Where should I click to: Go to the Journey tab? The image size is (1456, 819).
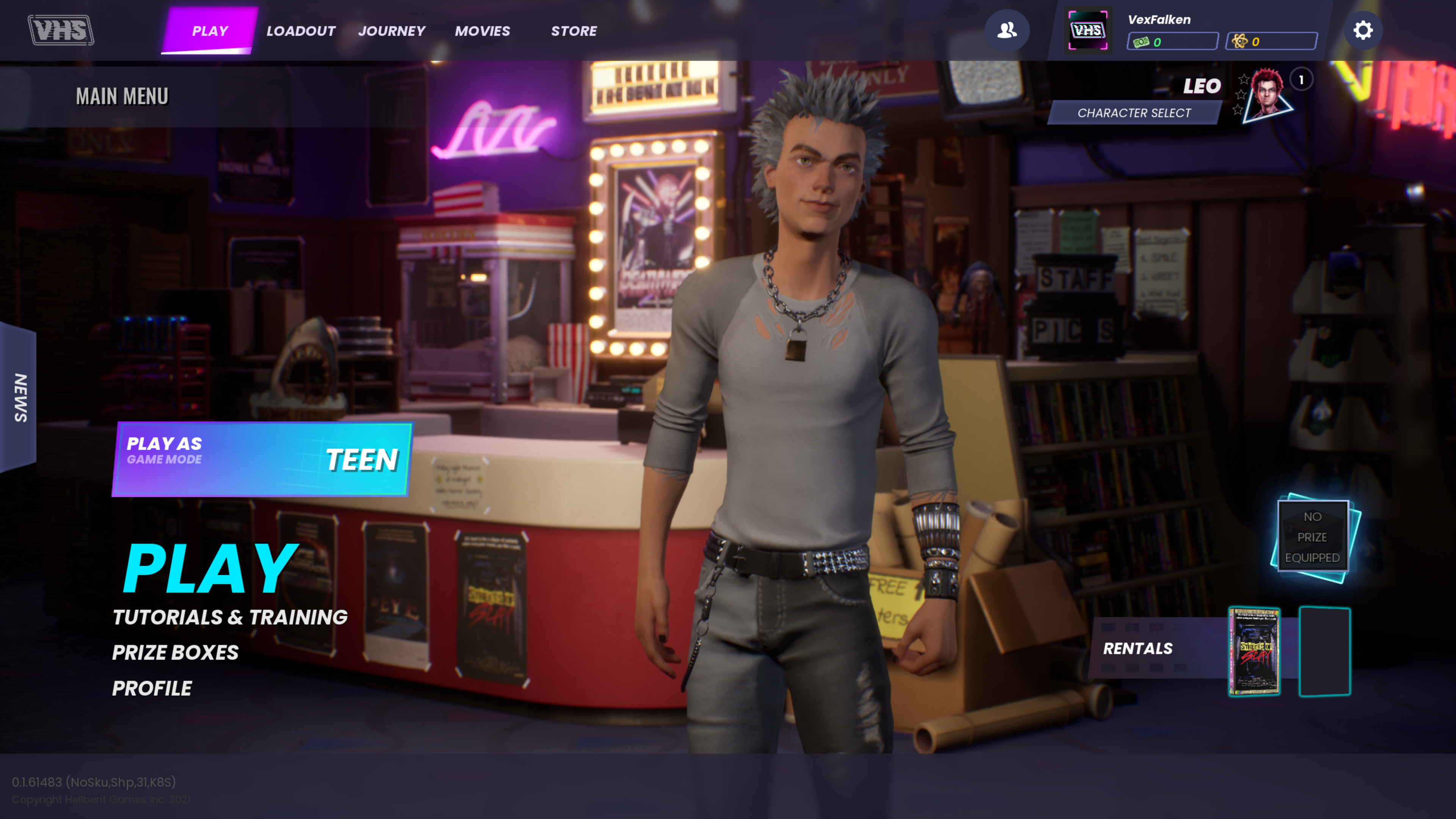tap(392, 30)
